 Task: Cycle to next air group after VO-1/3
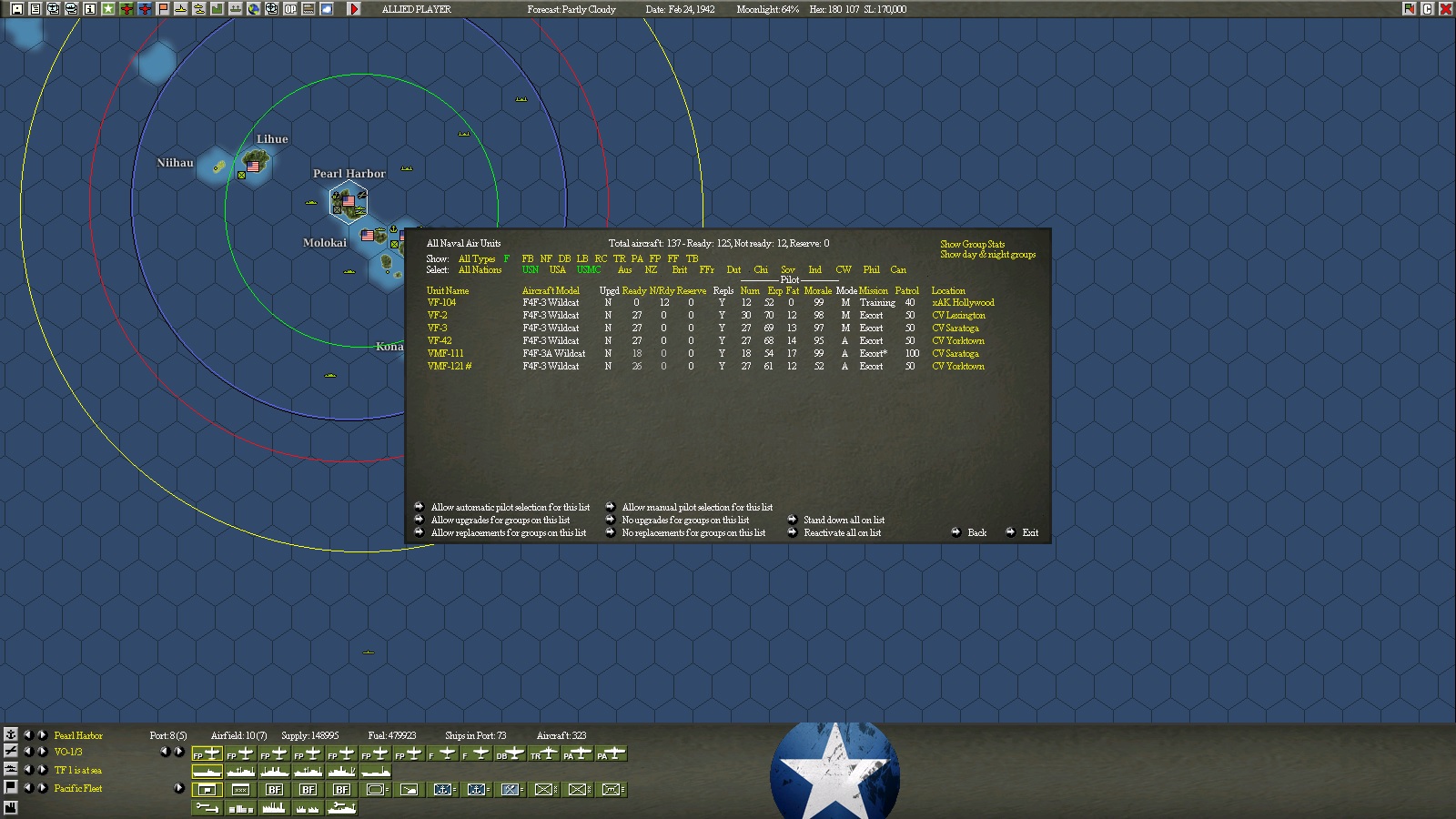[x=42, y=752]
